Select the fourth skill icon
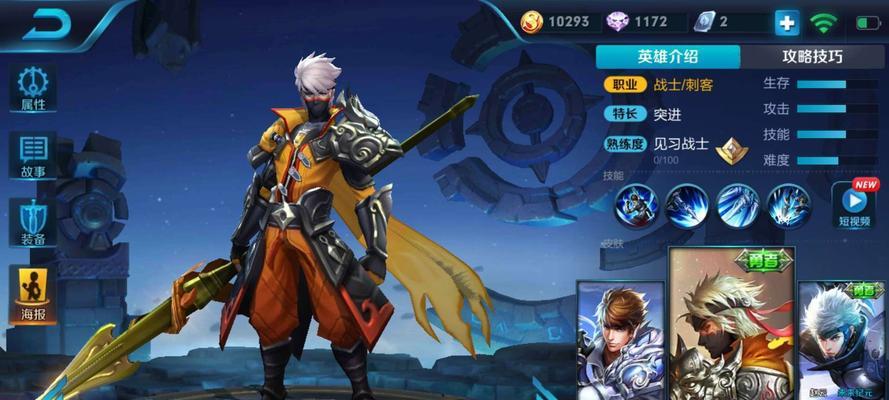The image size is (889, 400). (789, 206)
